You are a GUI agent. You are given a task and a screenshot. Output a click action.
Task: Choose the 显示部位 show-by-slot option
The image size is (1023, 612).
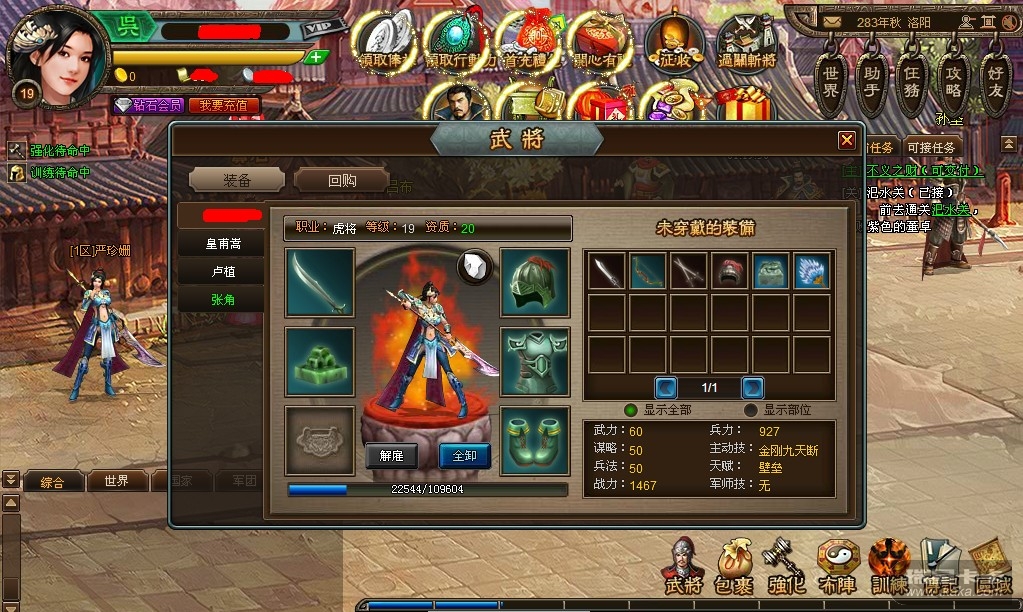point(751,409)
